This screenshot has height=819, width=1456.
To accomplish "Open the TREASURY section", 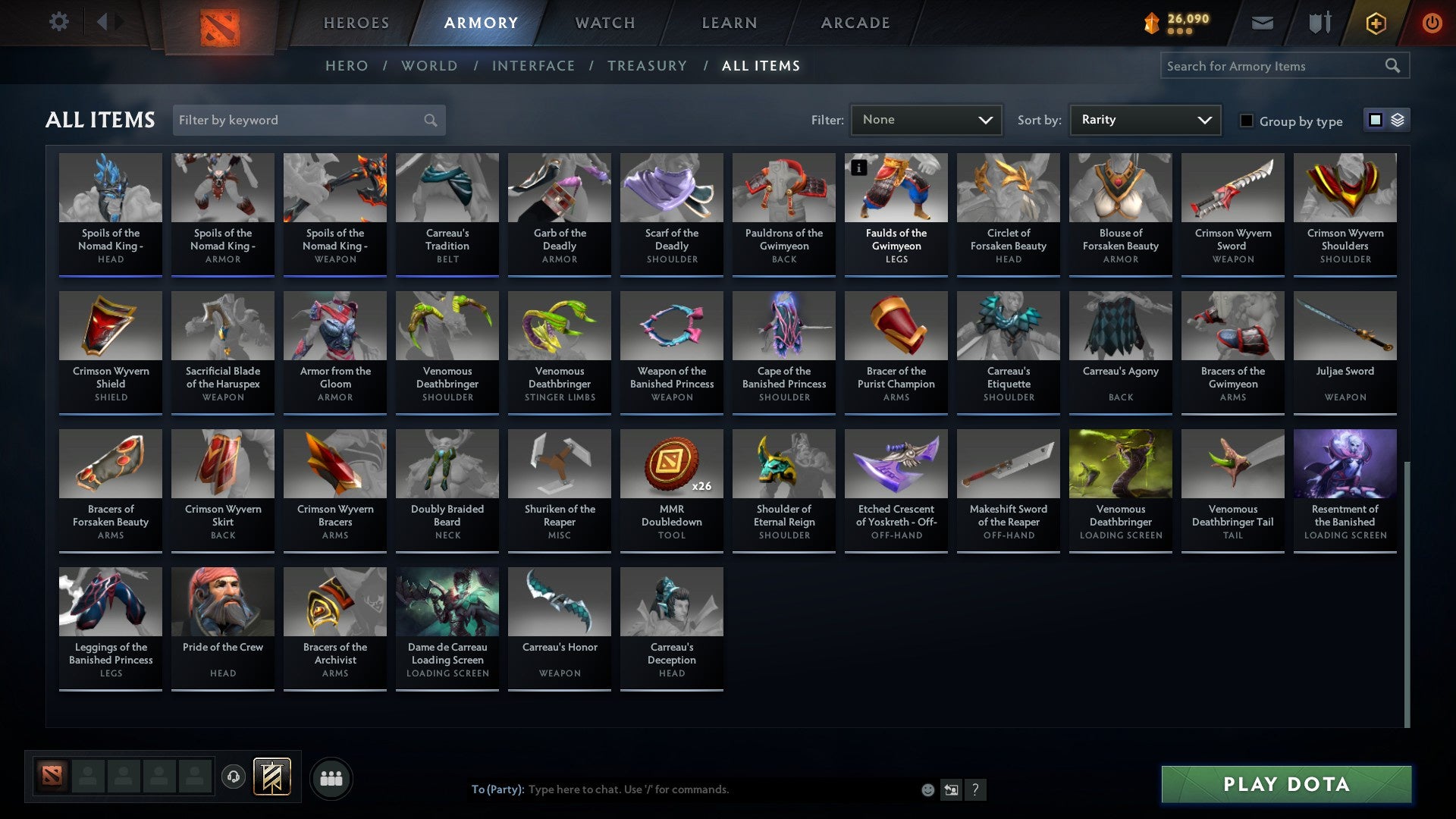I will (648, 66).
